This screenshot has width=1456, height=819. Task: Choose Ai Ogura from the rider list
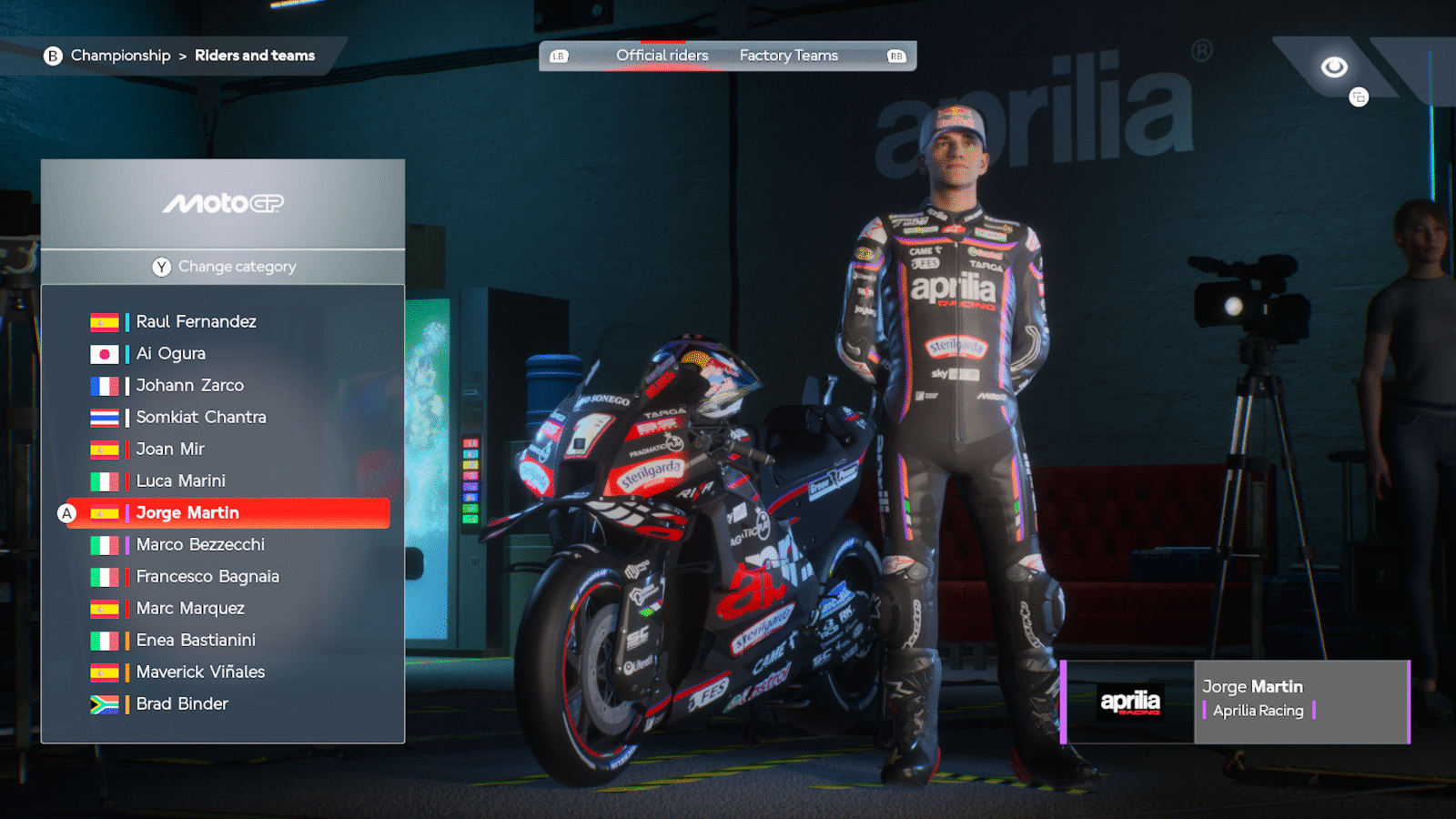(170, 354)
